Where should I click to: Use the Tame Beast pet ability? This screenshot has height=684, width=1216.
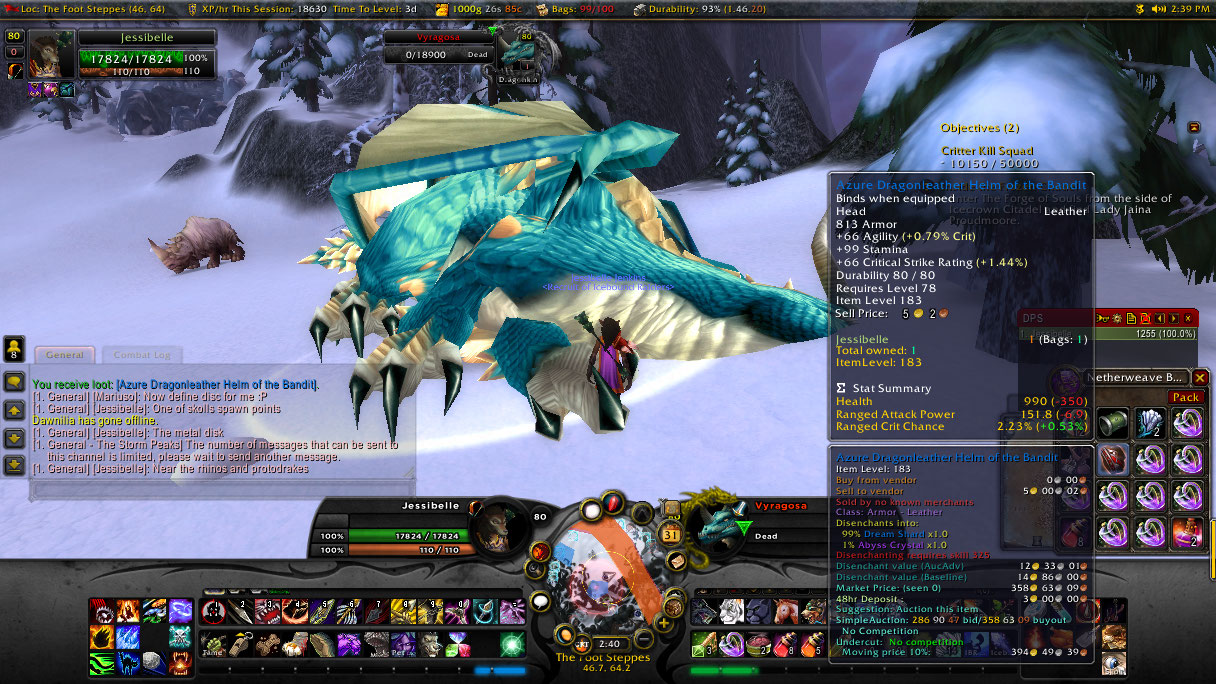[212, 643]
